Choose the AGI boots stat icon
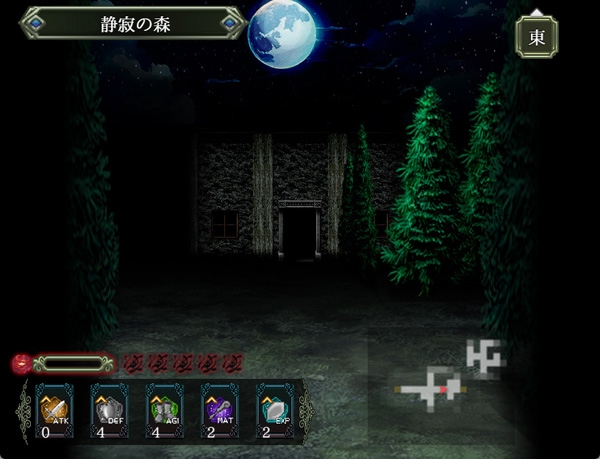600x459 pixels. (165, 411)
